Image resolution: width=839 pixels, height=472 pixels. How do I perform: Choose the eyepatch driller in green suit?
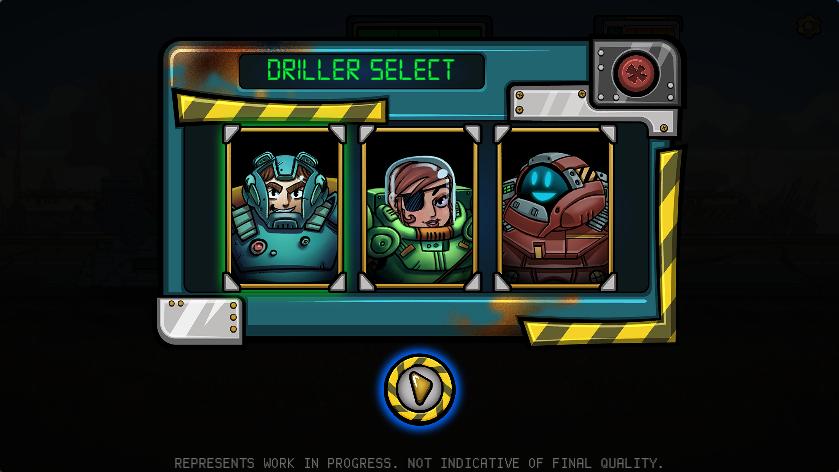pos(420,208)
